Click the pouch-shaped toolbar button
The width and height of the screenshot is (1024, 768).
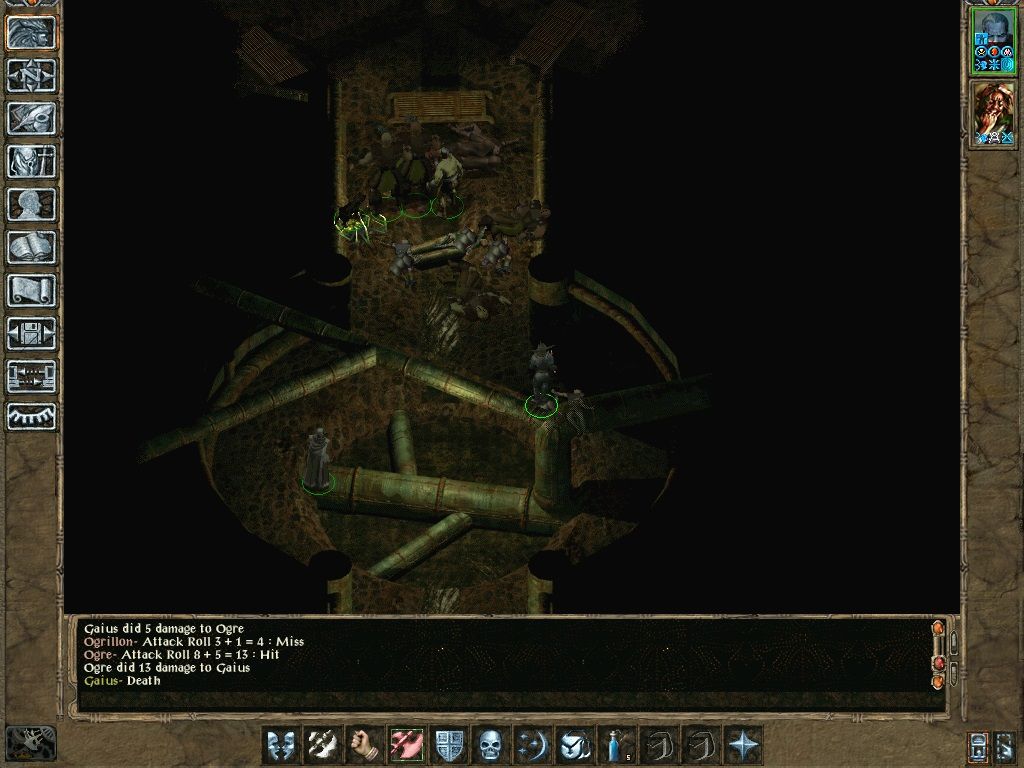575,745
